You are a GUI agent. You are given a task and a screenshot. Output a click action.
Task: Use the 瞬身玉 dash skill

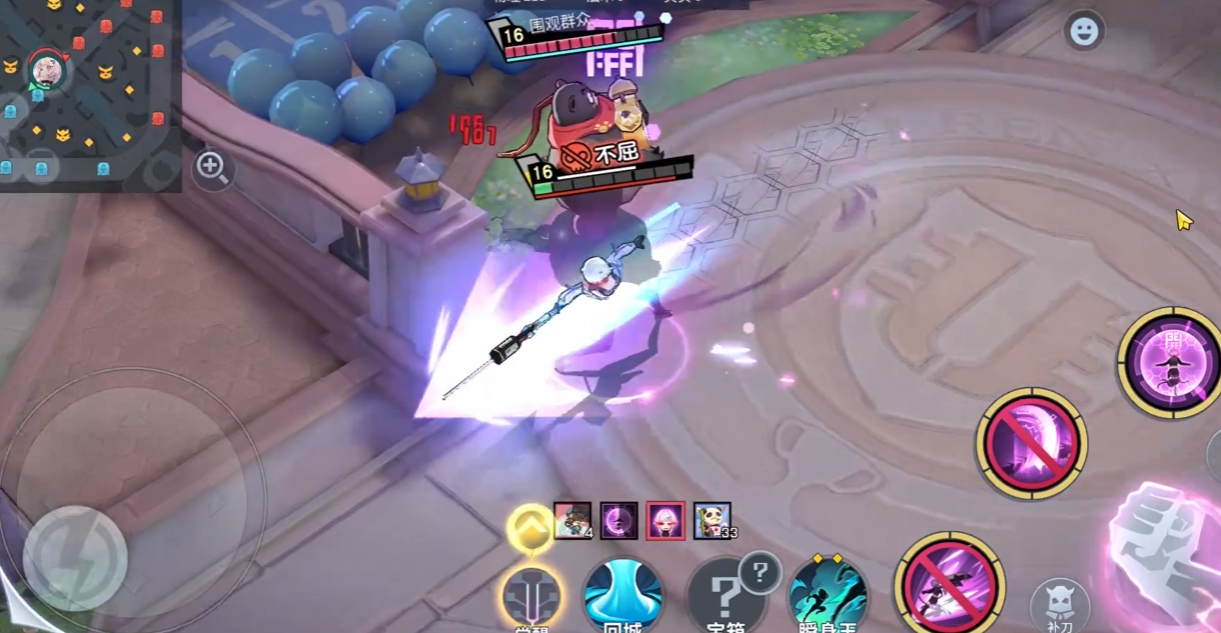click(x=827, y=596)
